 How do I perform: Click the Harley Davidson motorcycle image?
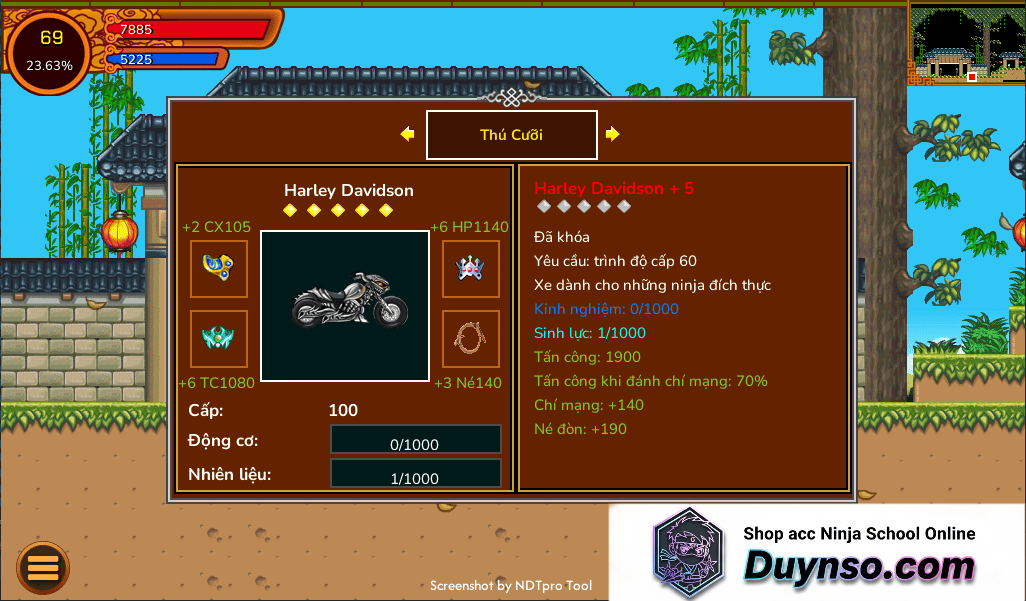click(345, 305)
